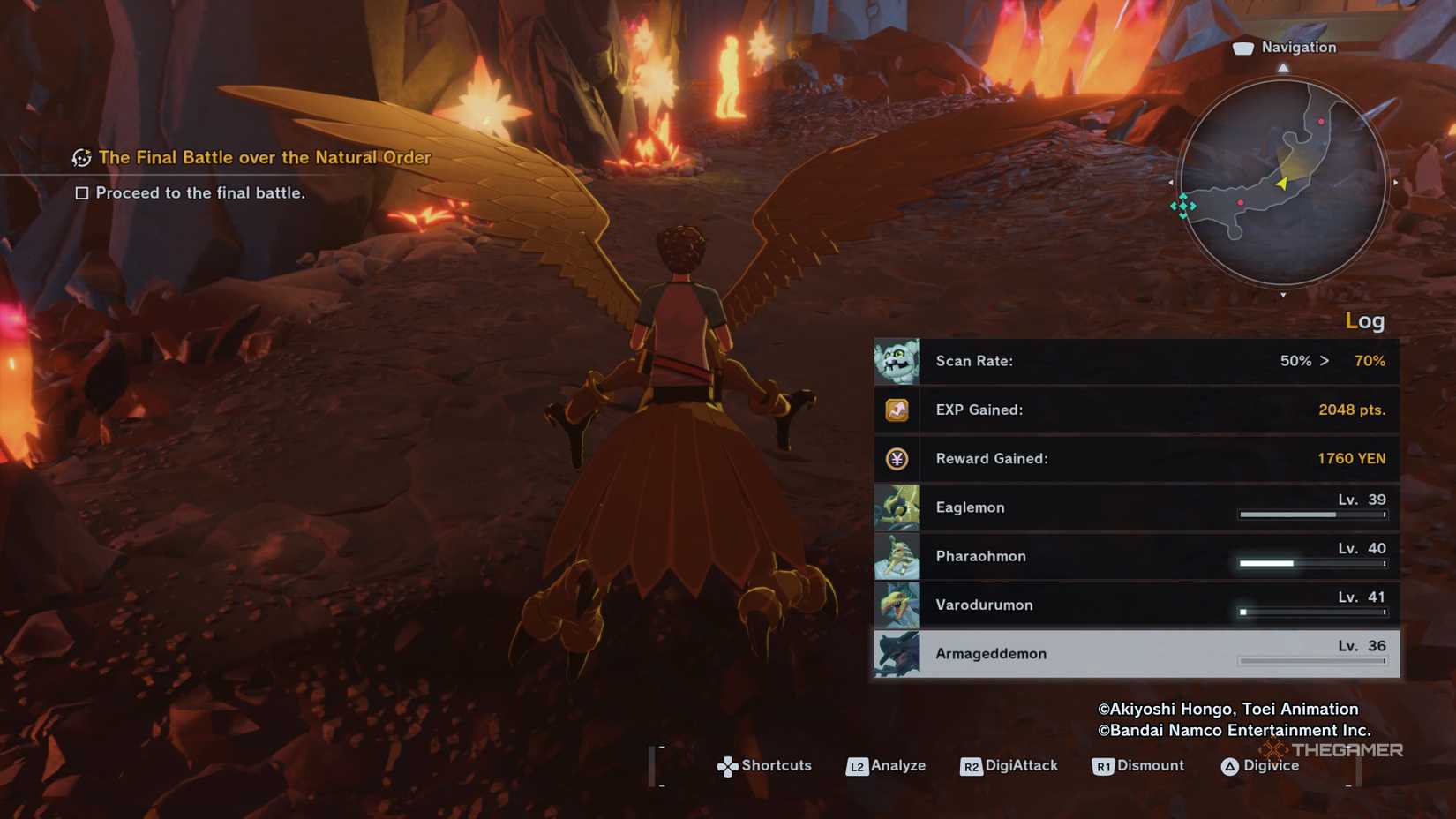Toggle the Navigation minimap display

click(1288, 181)
